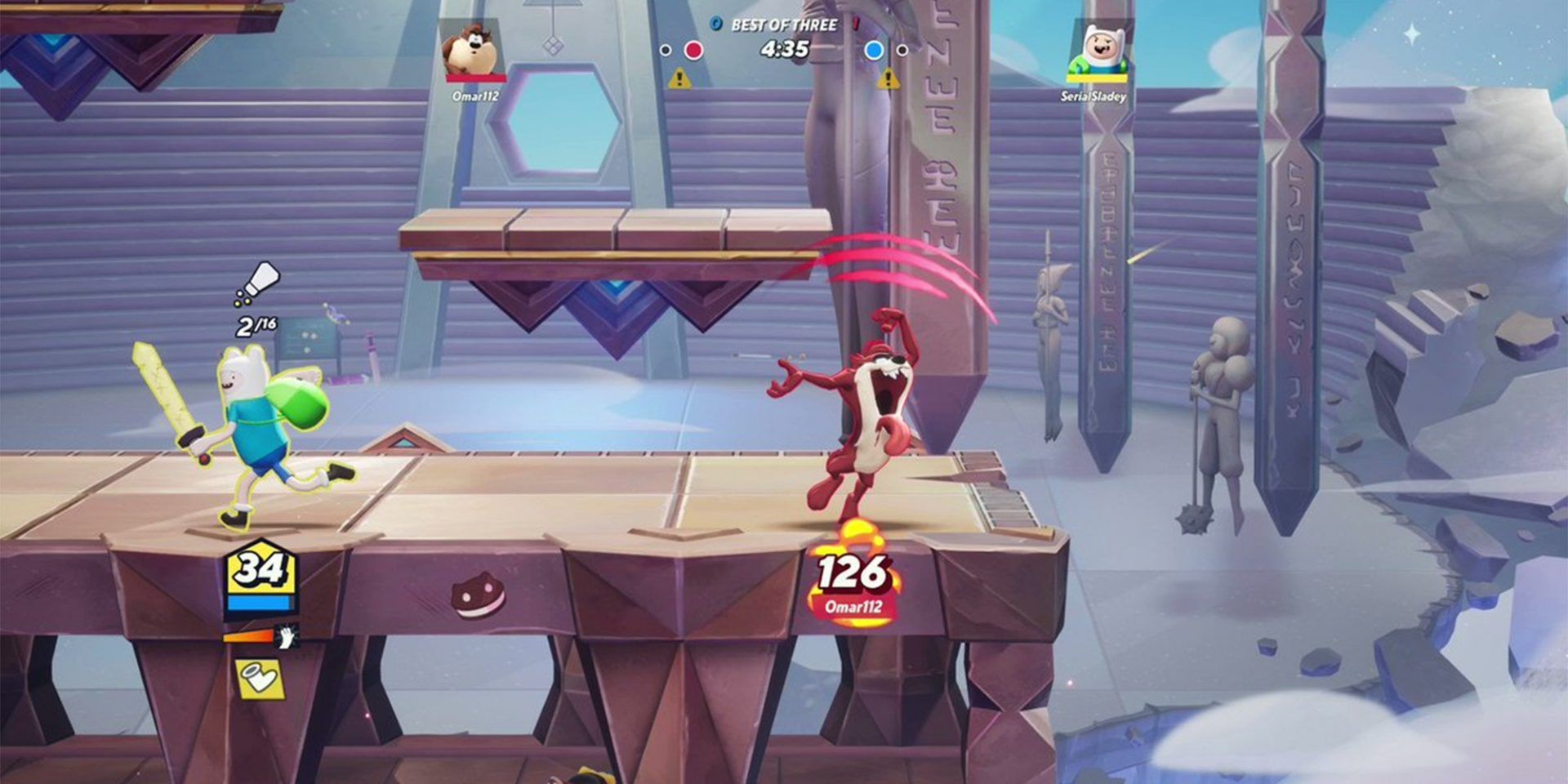Click the red ringout marker right of BEST OF THREE

coord(855,24)
